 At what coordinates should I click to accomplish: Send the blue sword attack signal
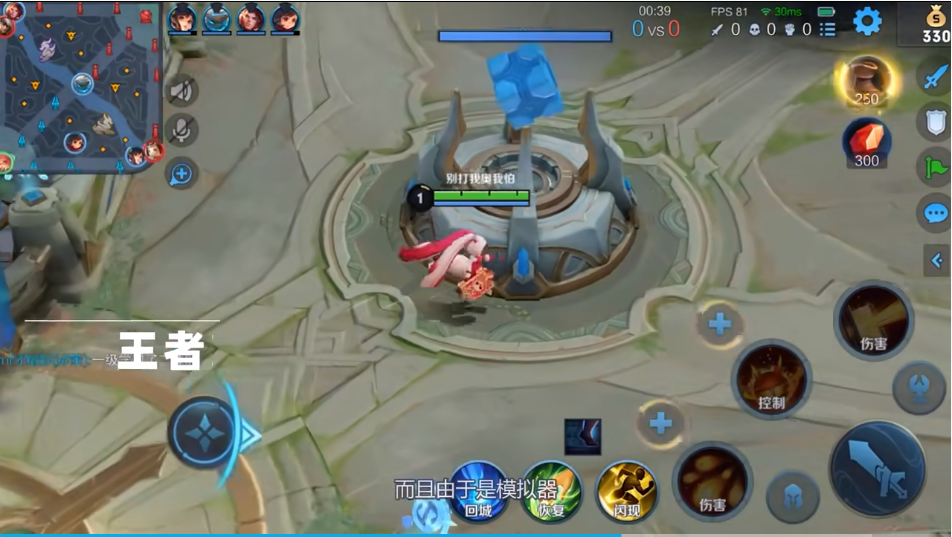tap(935, 75)
